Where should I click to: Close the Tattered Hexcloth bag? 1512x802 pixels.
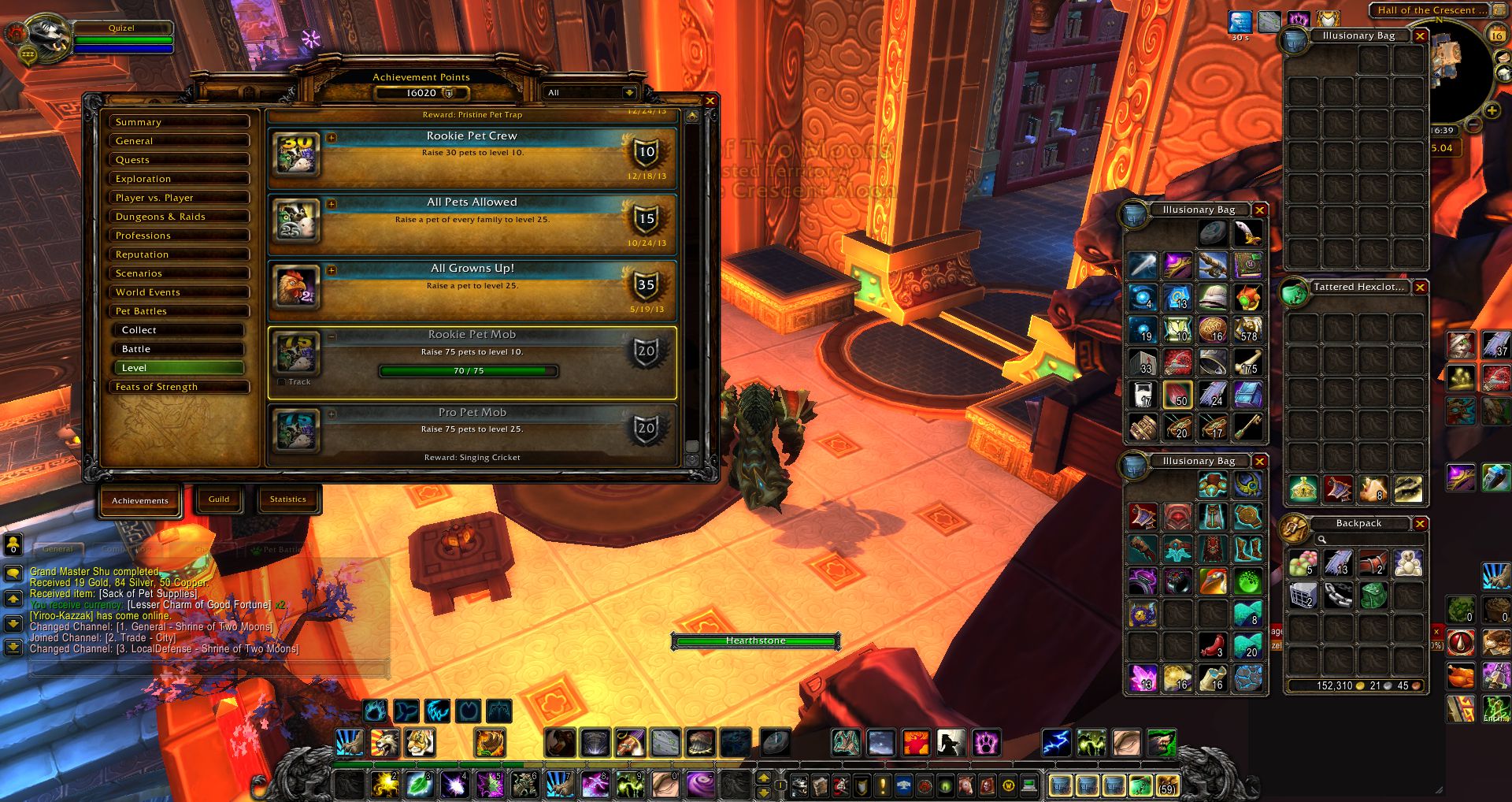(1420, 288)
